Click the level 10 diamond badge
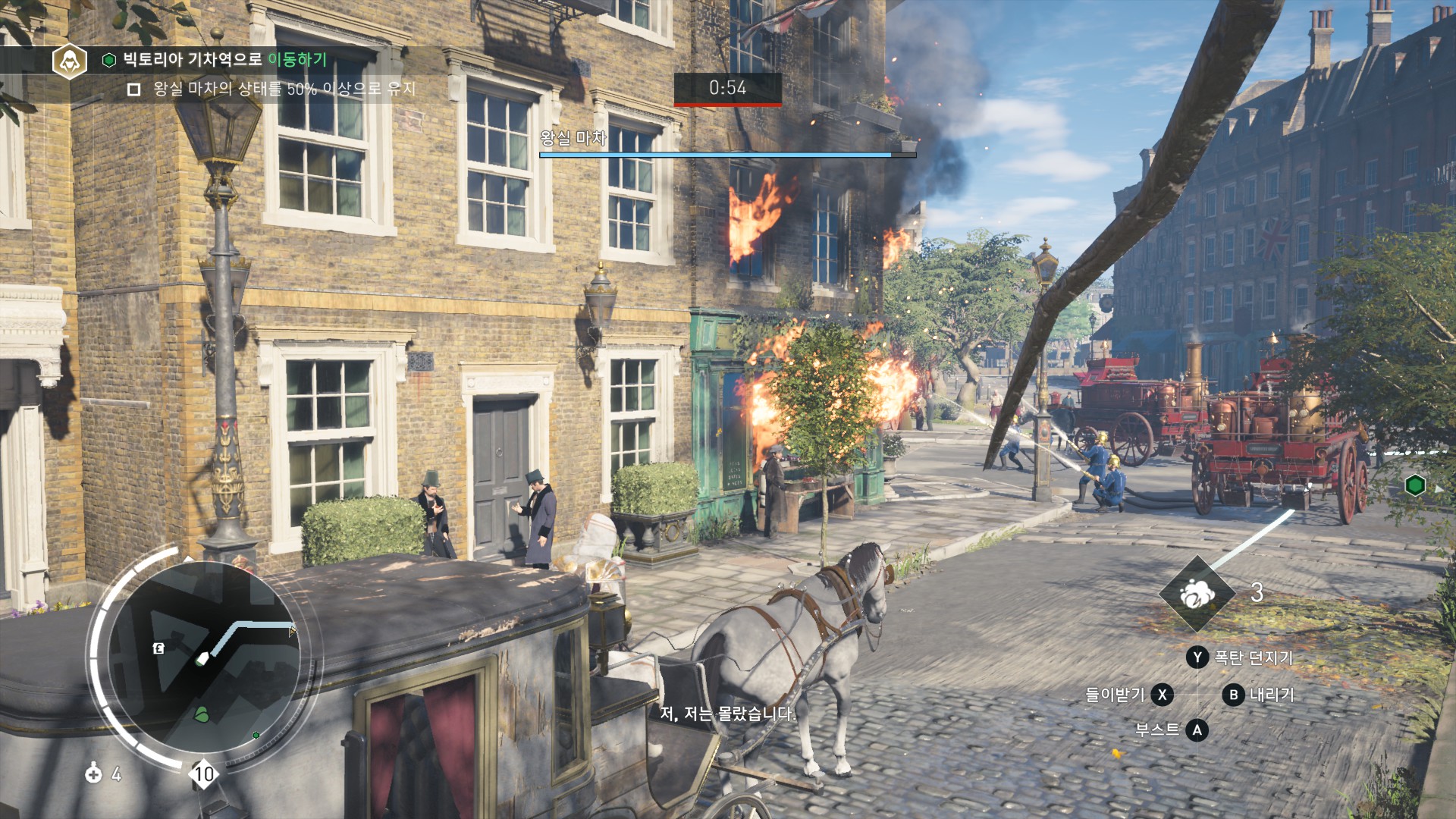 tap(203, 774)
